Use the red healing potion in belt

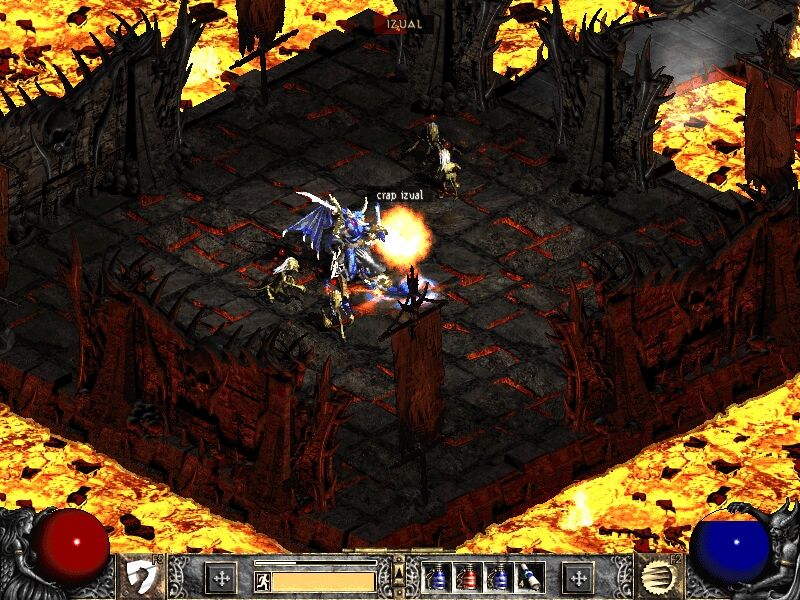pos(467,577)
